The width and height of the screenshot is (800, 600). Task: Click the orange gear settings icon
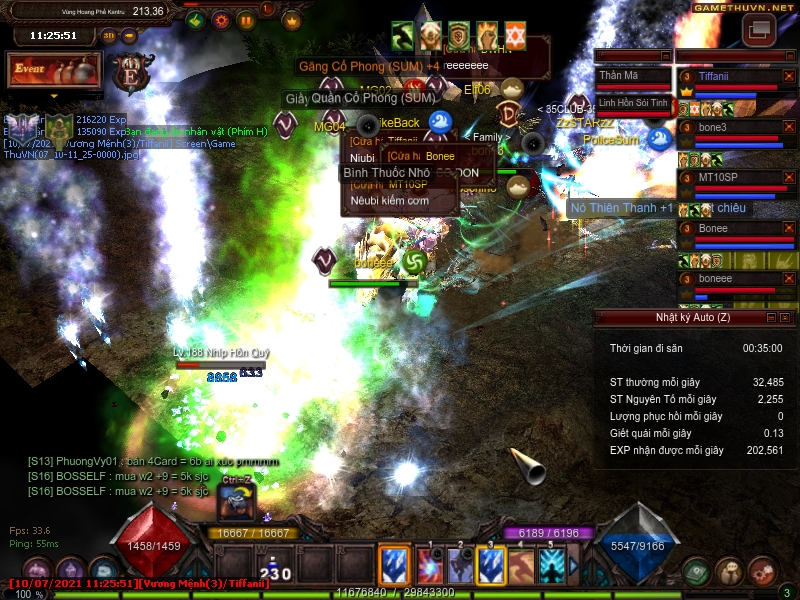tap(221, 19)
